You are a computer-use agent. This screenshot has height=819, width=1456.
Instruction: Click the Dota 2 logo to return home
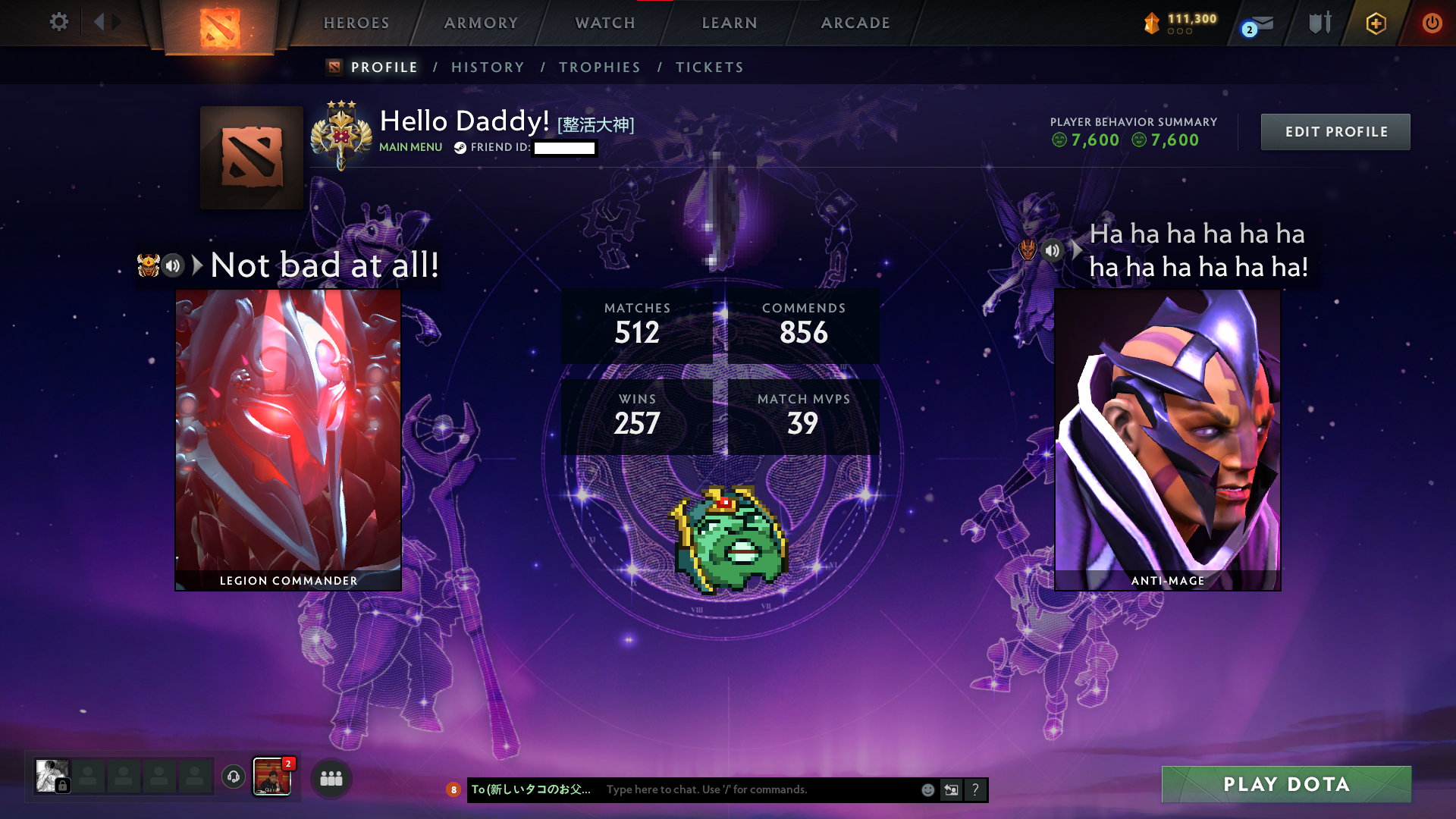click(x=220, y=23)
